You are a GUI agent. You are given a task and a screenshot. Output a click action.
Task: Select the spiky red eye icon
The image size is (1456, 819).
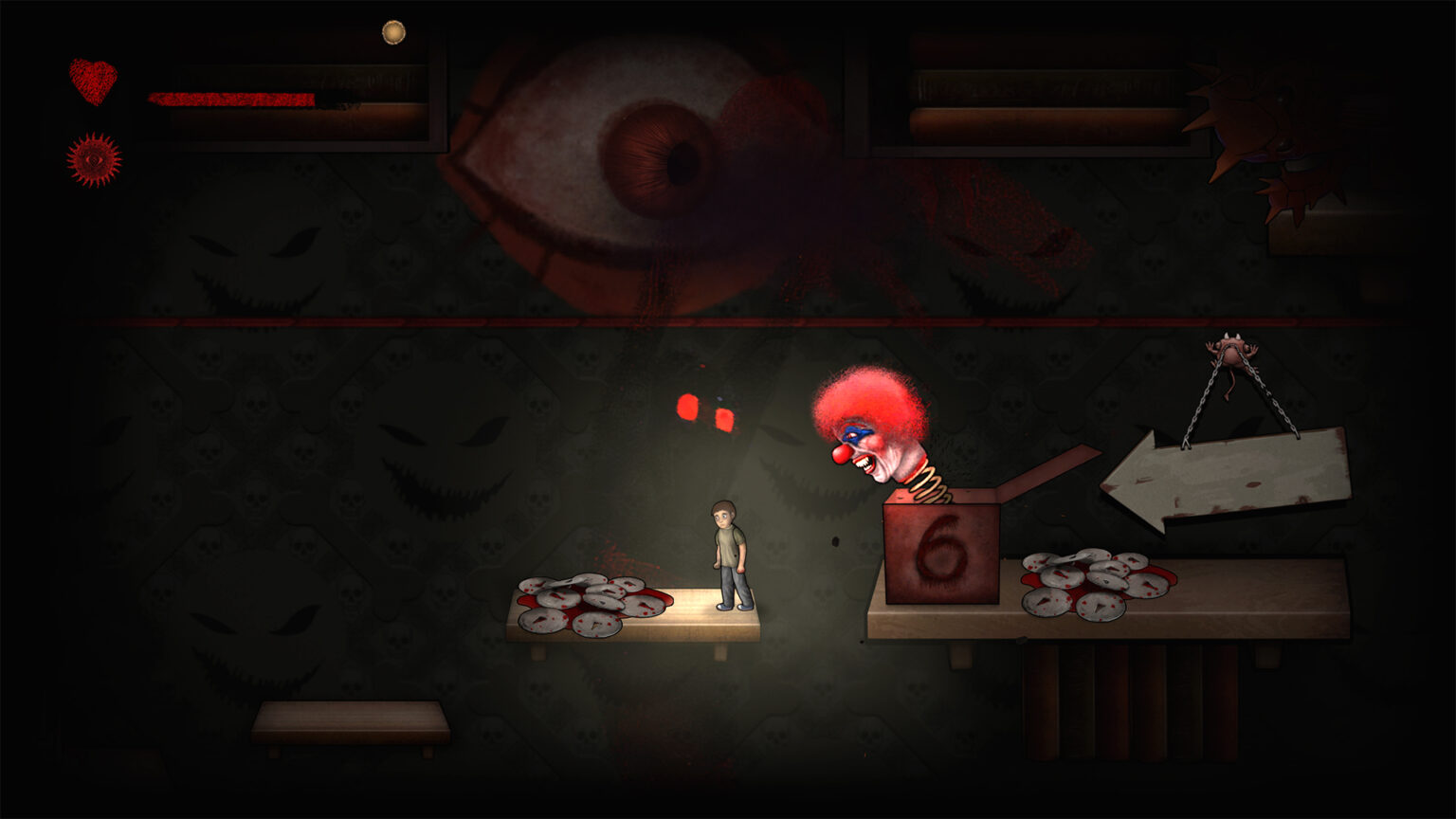tap(94, 159)
